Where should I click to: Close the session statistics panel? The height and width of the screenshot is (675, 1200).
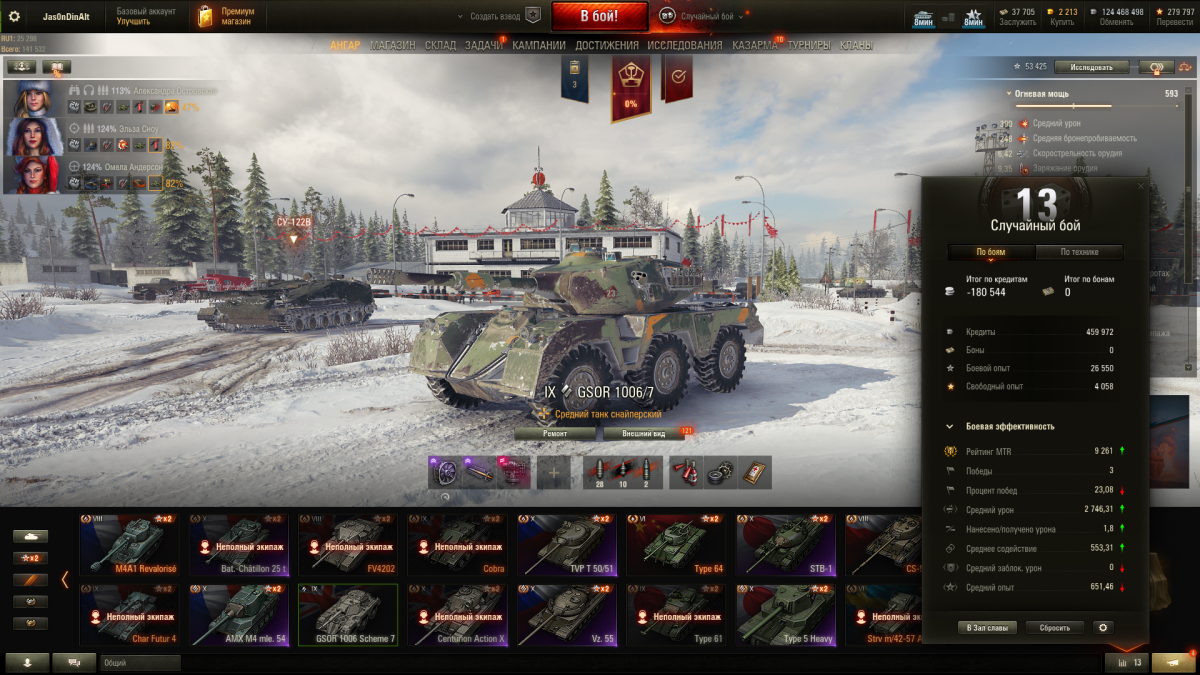pos(1141,186)
